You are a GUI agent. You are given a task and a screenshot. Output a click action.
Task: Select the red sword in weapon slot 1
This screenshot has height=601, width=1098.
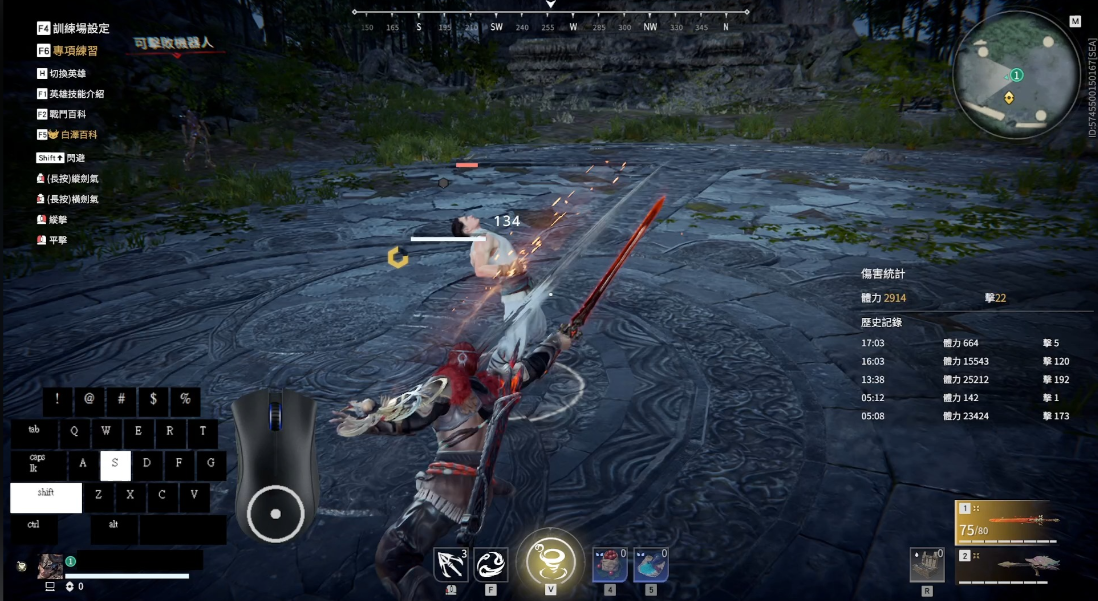point(1005,522)
